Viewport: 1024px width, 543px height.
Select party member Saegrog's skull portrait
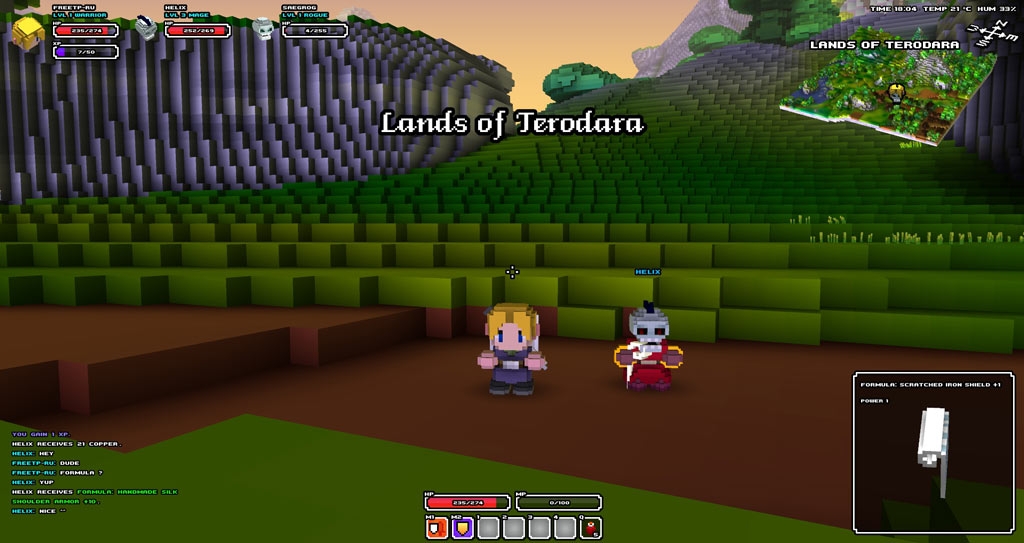pos(264,28)
